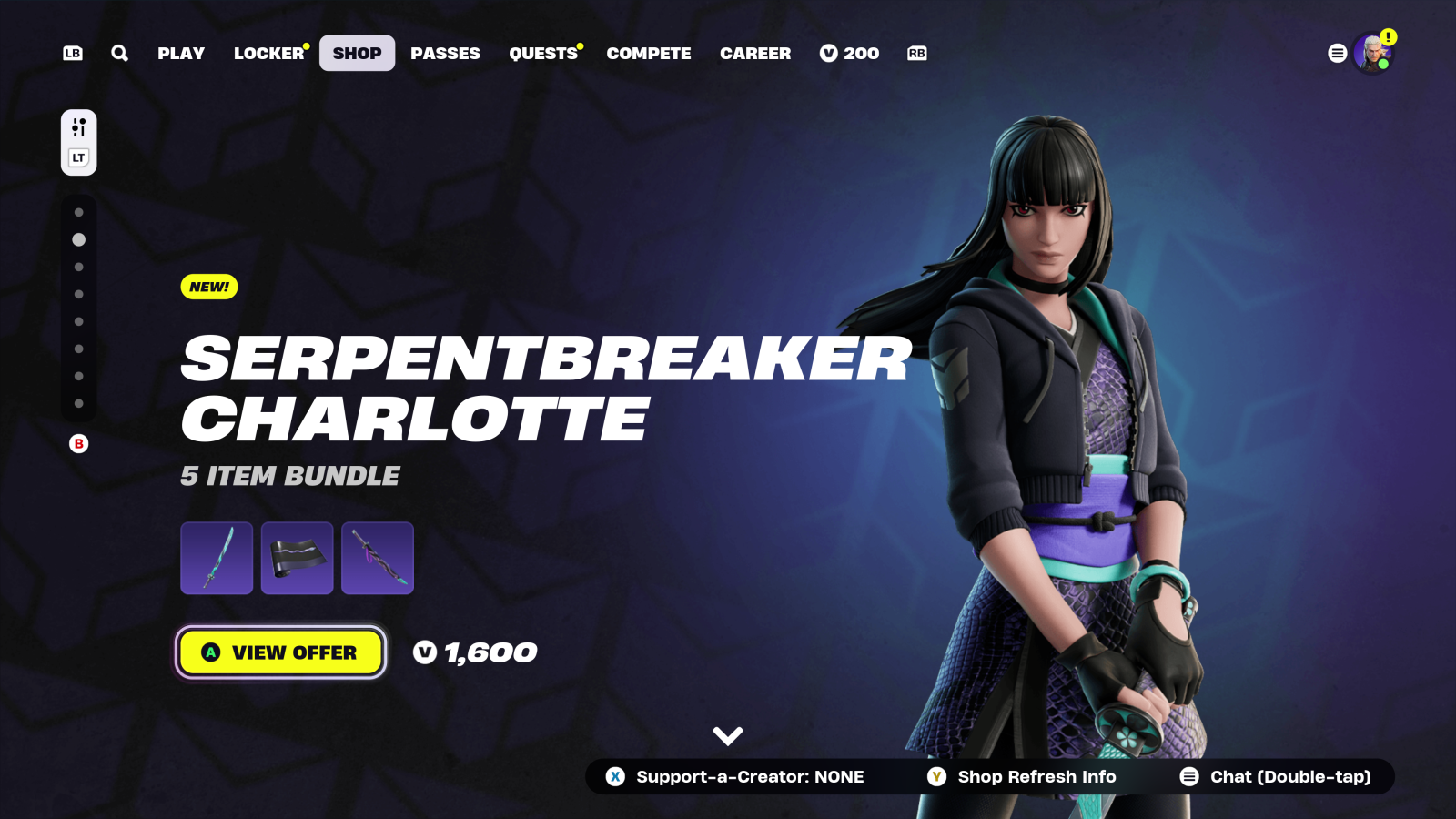Click the chat bubble icon near Chat
The image size is (1456, 819).
tap(1188, 776)
